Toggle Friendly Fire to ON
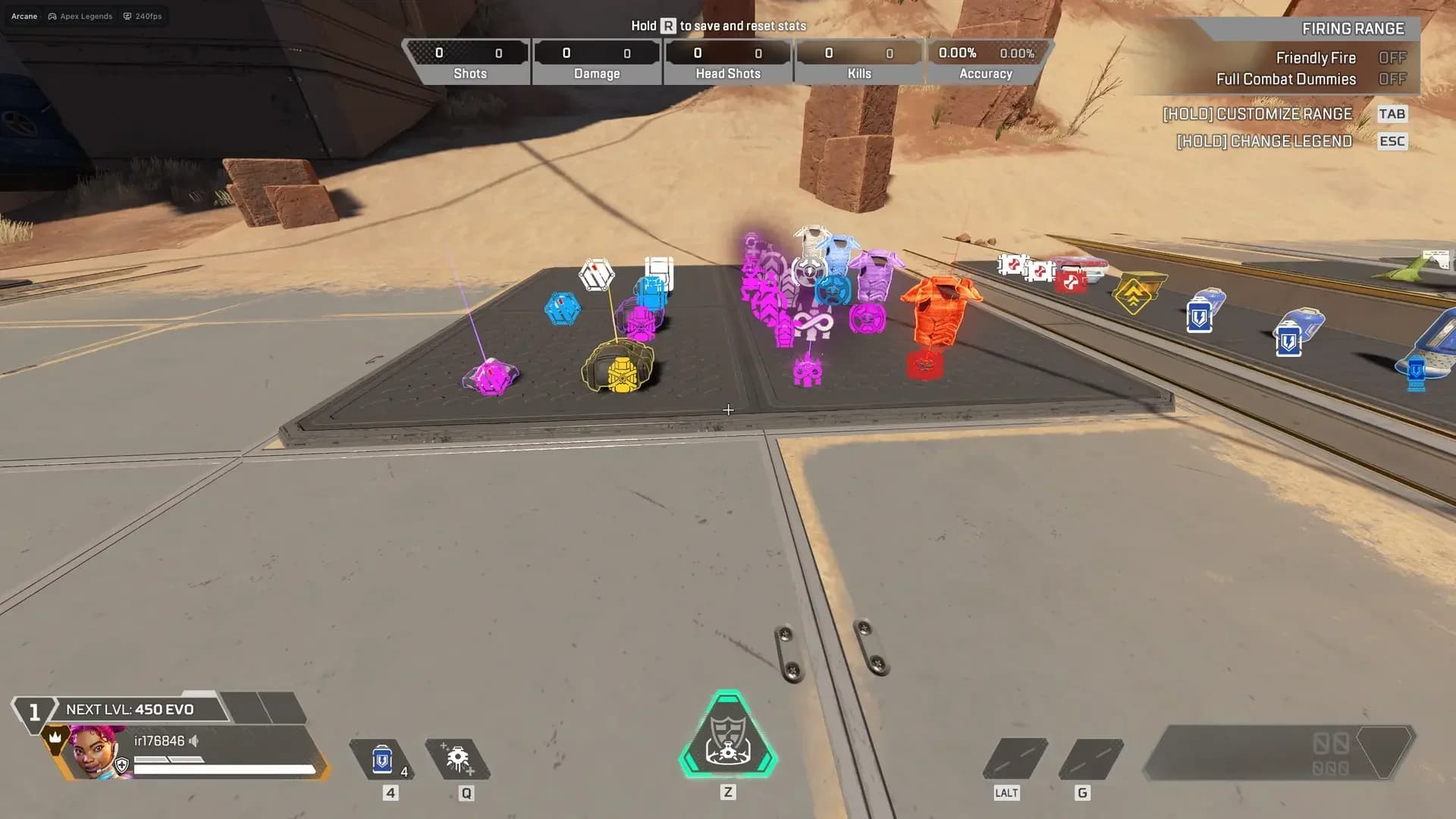This screenshot has height=819, width=1456. click(1393, 58)
